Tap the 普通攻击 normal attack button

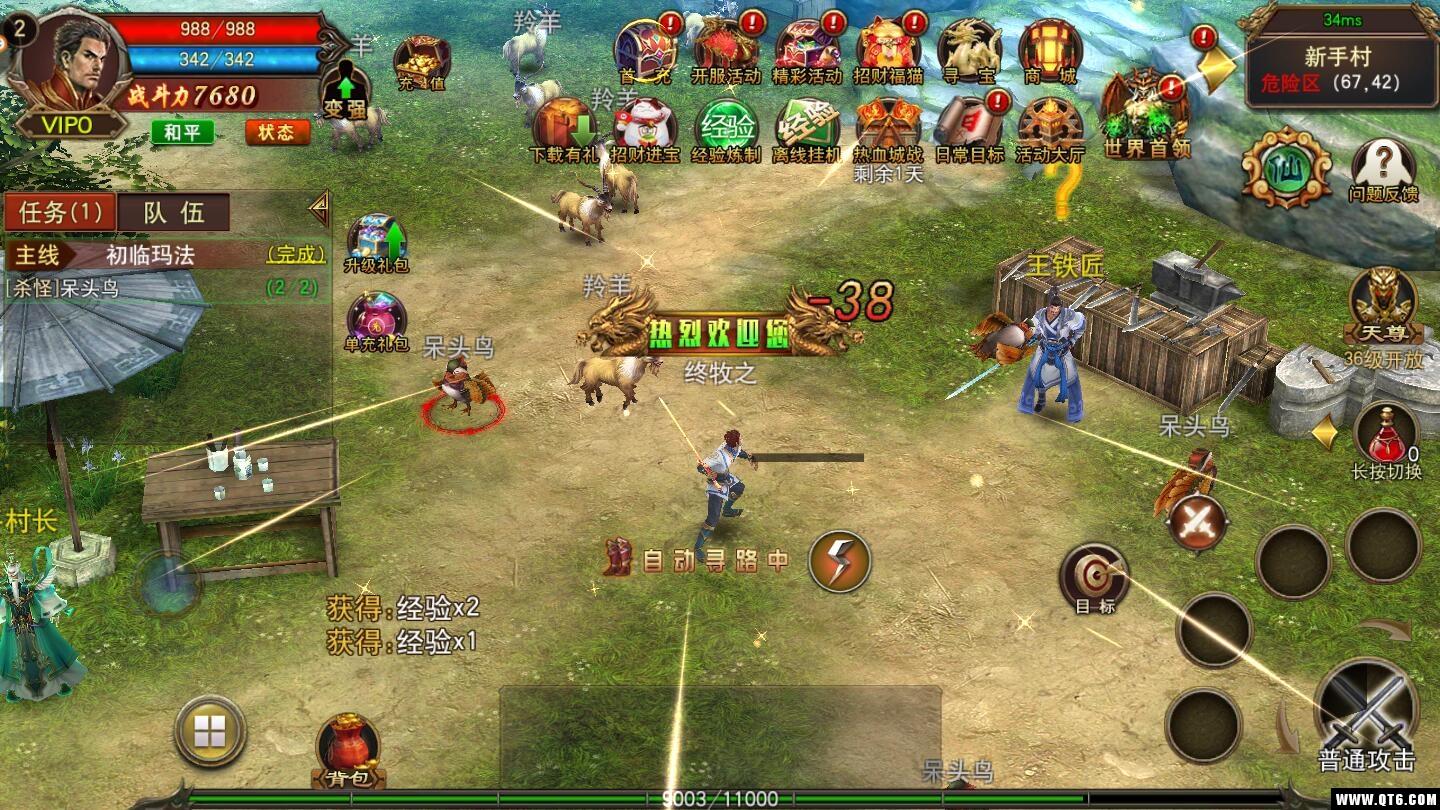(x=1366, y=712)
